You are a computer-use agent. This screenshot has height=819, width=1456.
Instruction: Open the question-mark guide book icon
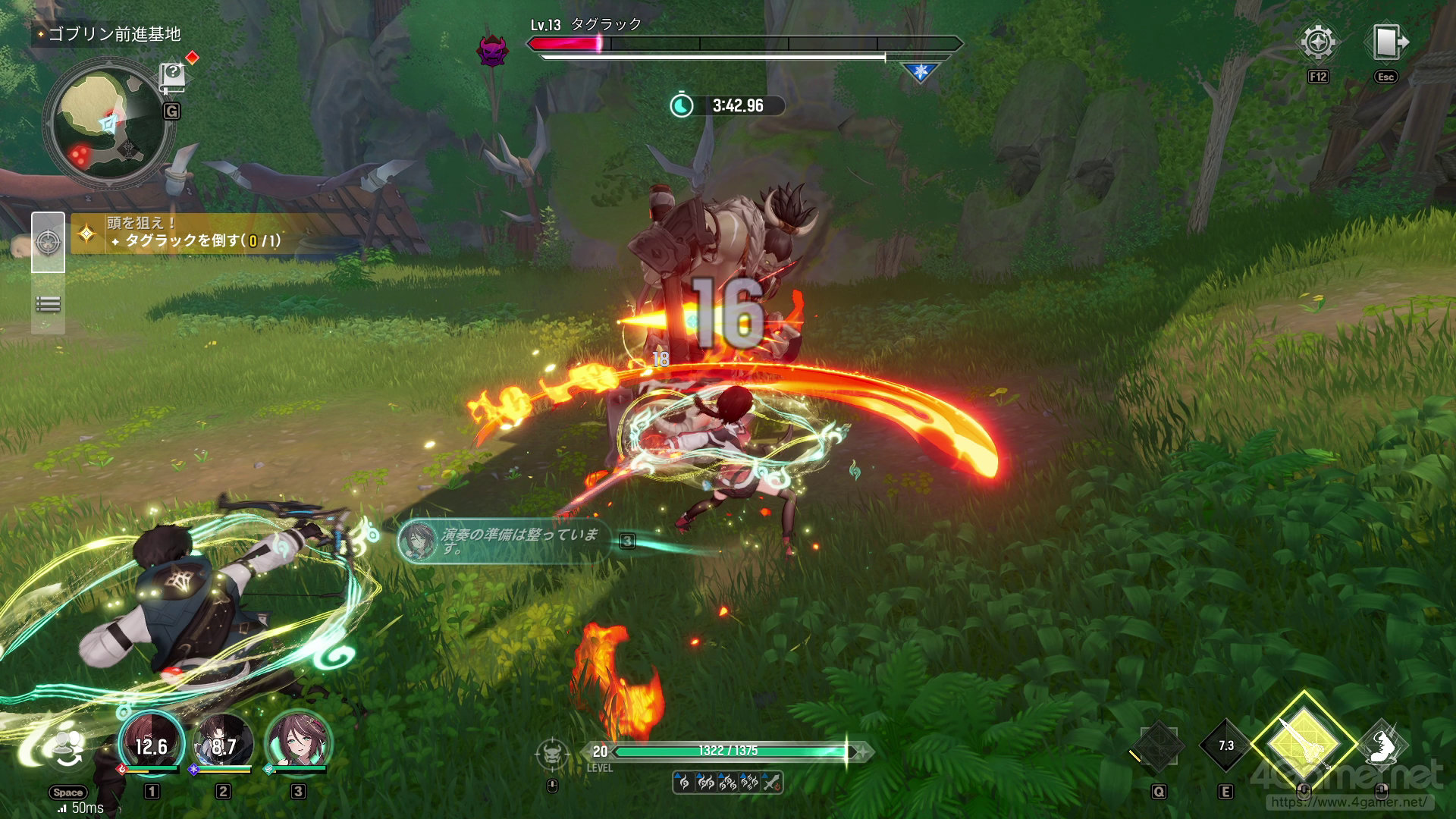[x=173, y=77]
